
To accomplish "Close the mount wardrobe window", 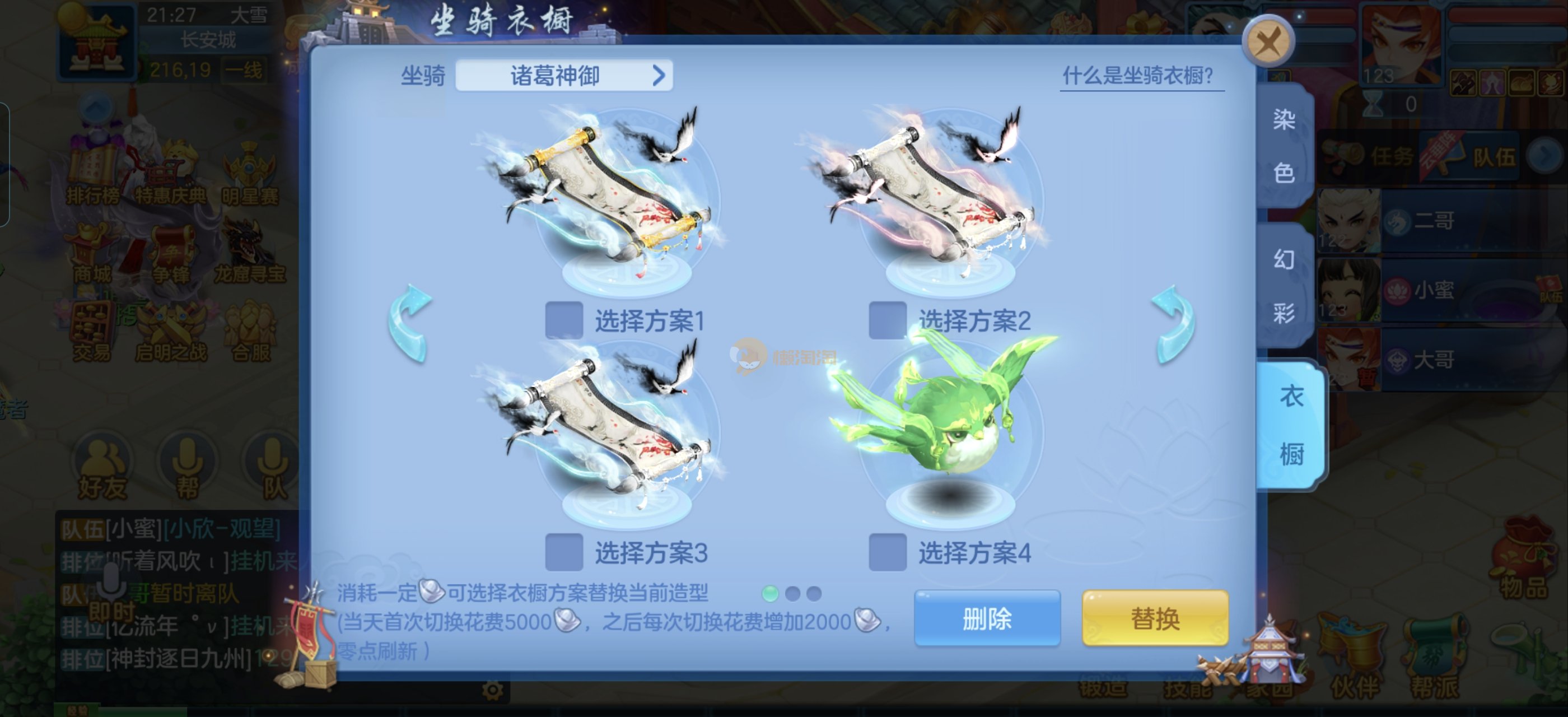I will point(1268,41).
